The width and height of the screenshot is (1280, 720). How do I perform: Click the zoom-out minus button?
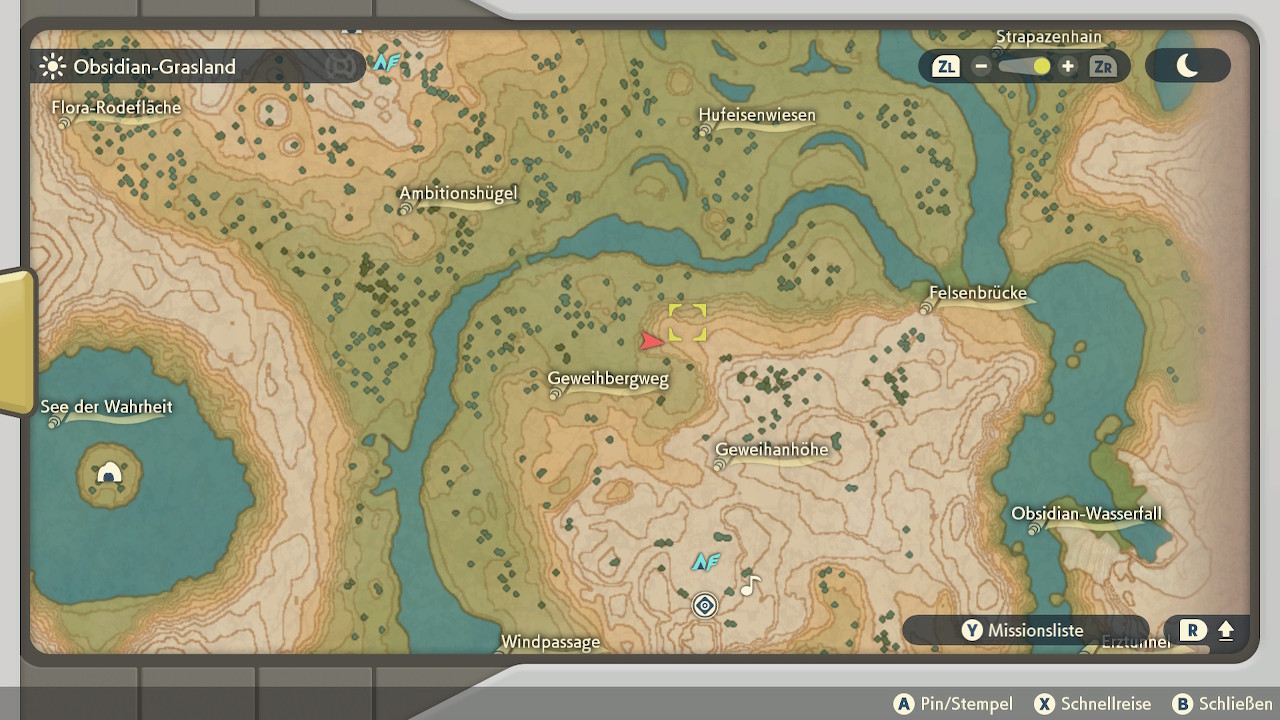coord(981,67)
